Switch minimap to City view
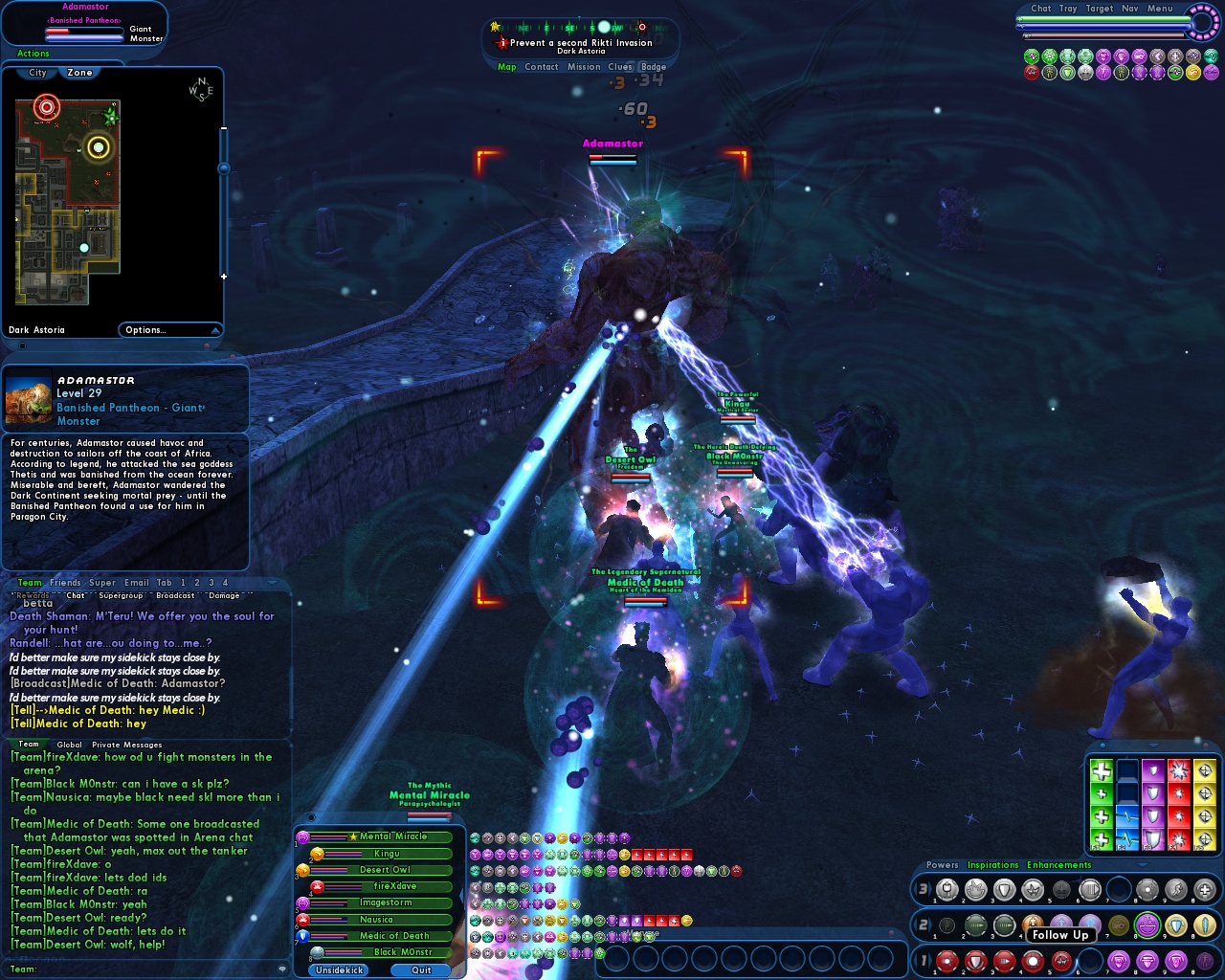The width and height of the screenshot is (1225, 980). [x=37, y=73]
